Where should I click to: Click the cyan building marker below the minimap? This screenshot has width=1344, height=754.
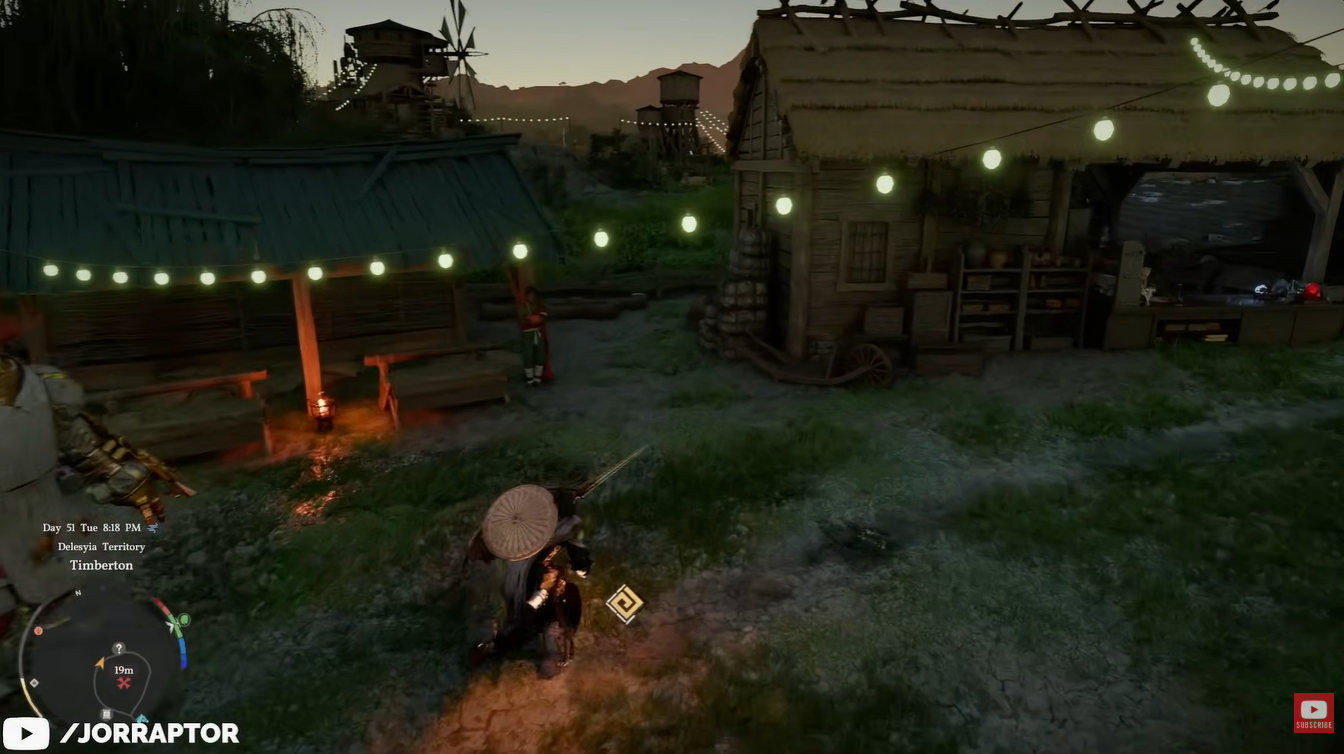[x=141, y=717]
